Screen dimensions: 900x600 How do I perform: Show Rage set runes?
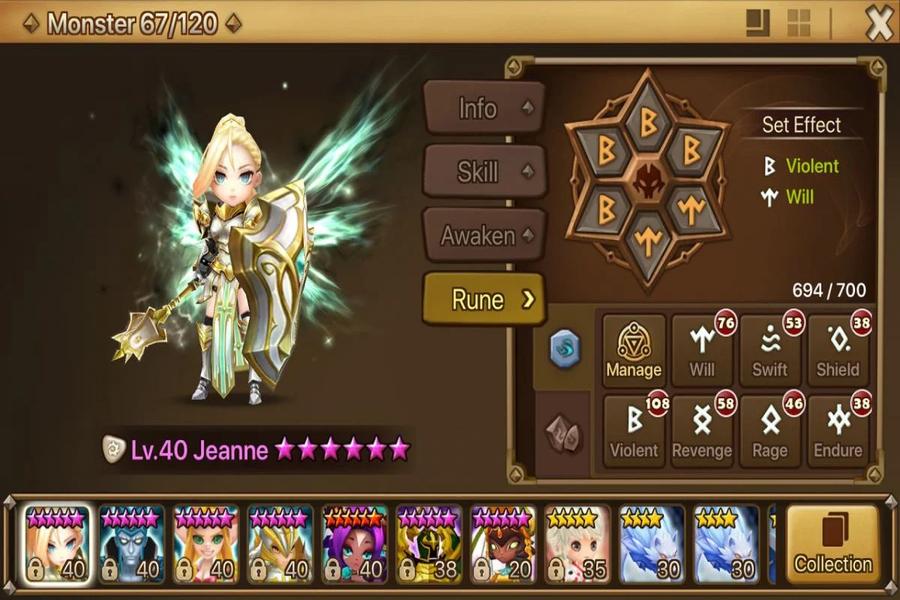click(x=770, y=431)
